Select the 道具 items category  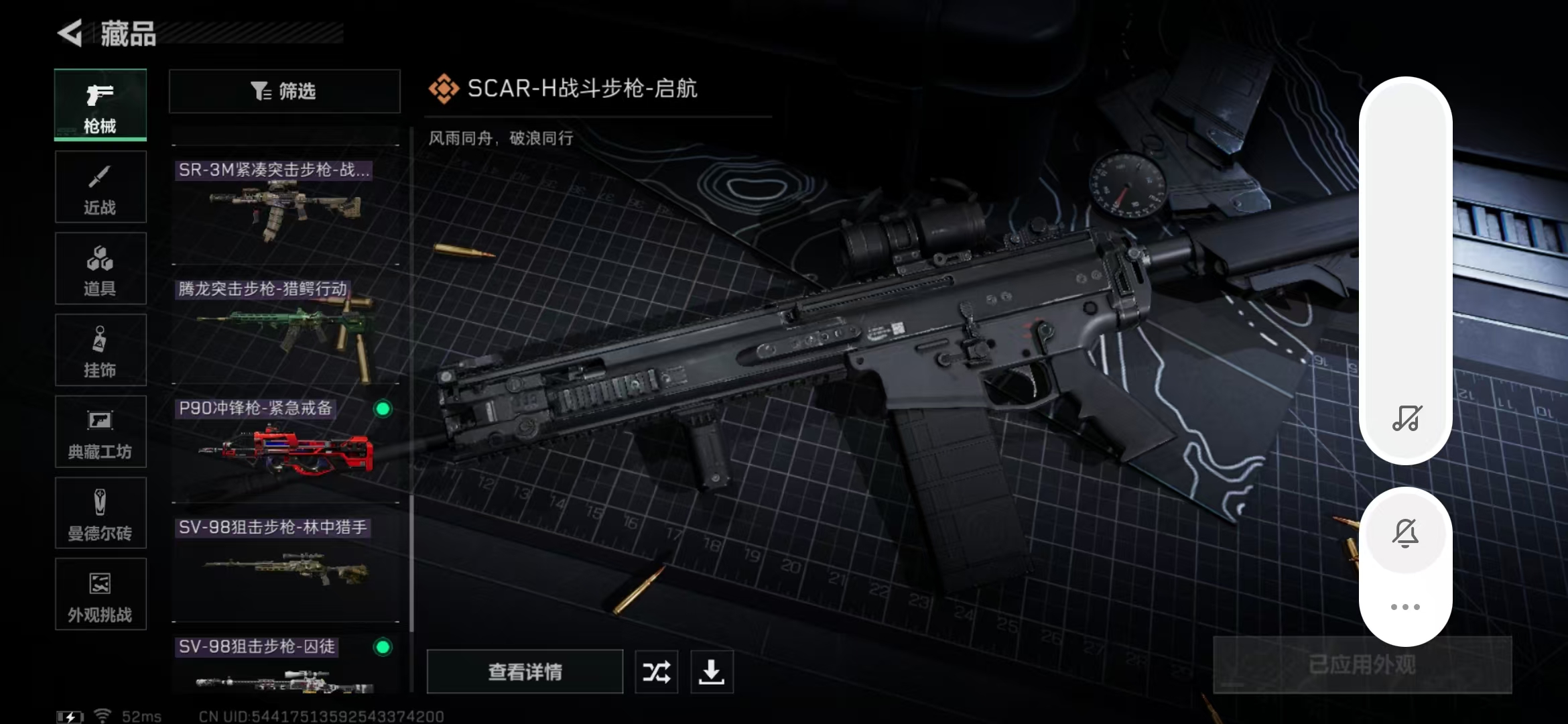tap(101, 269)
